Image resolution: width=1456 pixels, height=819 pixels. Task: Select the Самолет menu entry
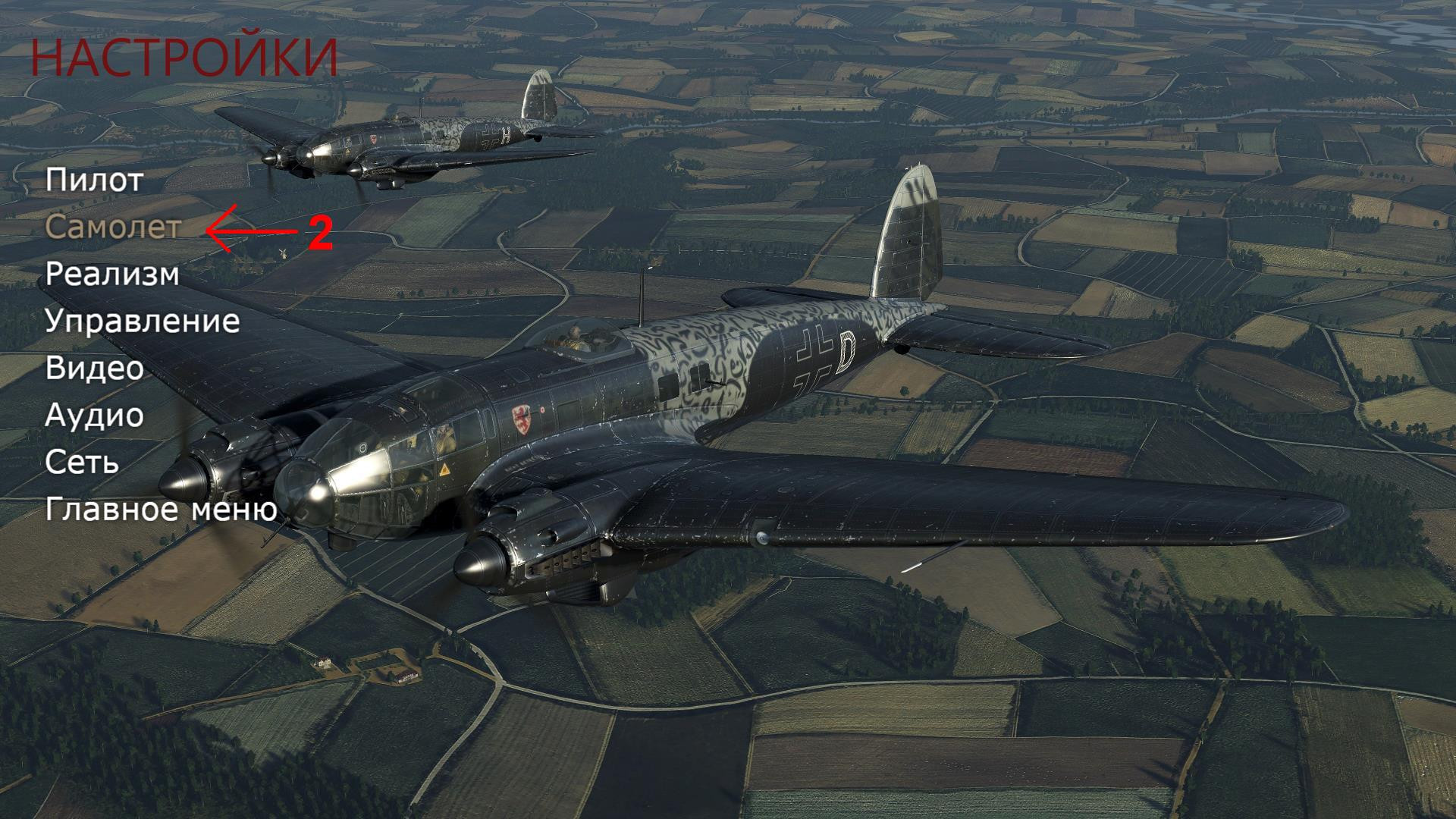[113, 227]
